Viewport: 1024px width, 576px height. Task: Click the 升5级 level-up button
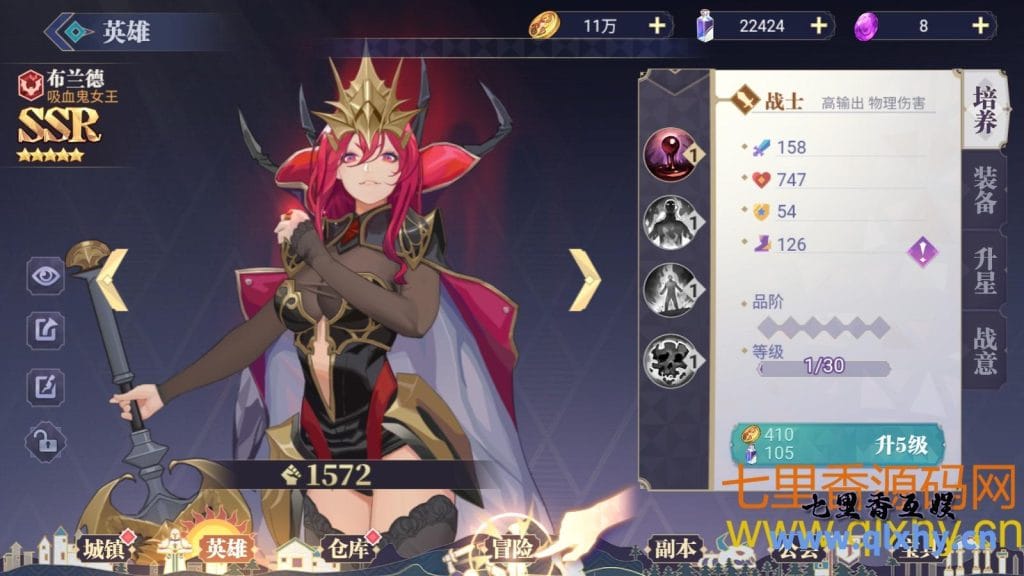[839, 445]
